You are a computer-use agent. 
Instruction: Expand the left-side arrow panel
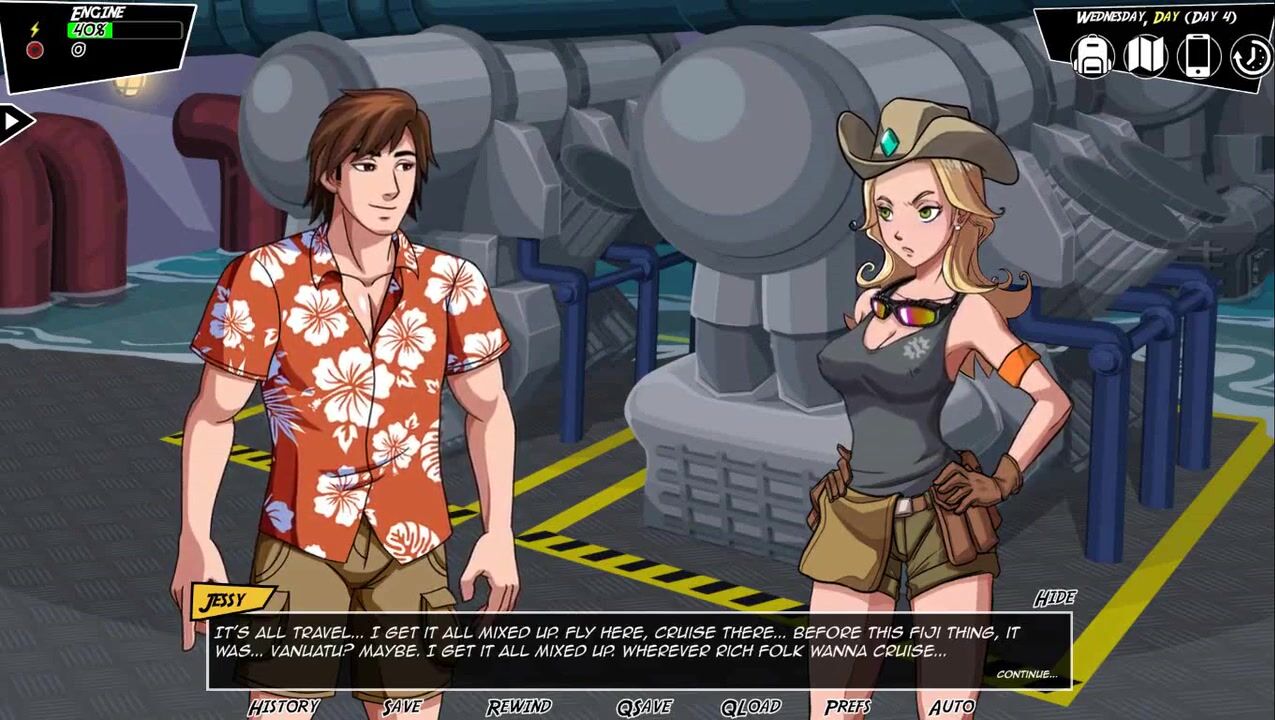point(14,122)
